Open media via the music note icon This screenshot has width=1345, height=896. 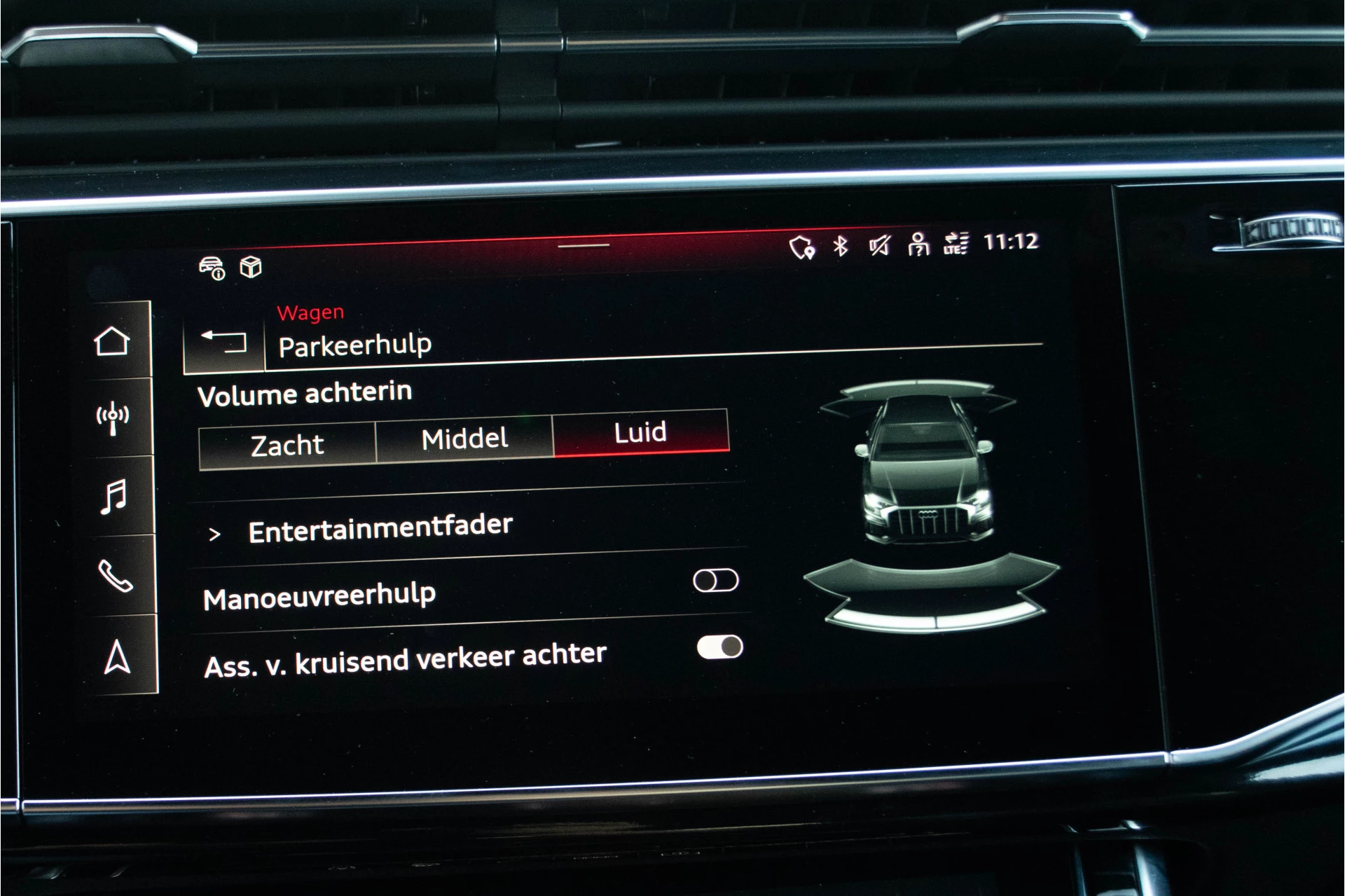112,497
